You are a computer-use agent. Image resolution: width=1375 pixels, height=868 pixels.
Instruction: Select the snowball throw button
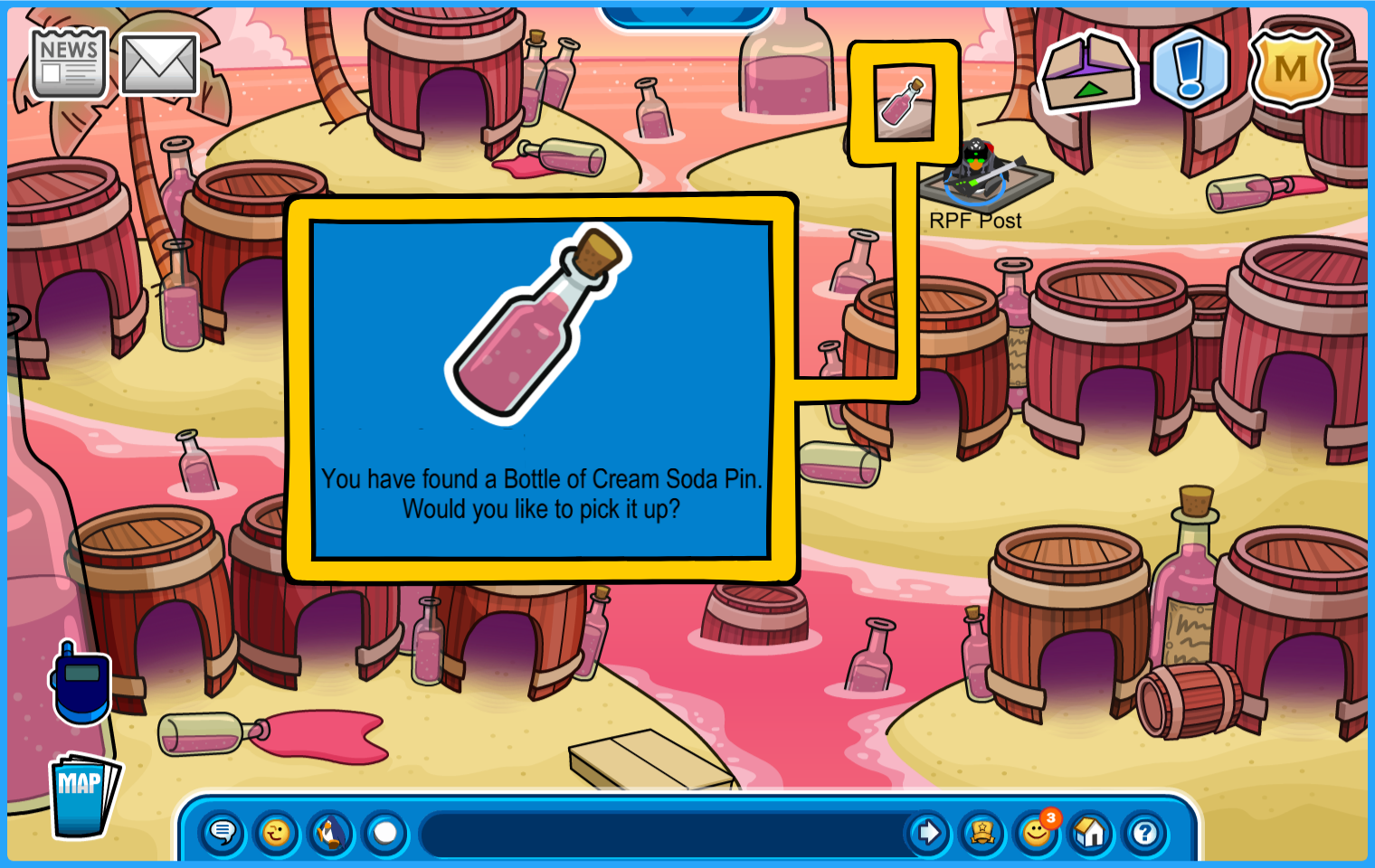click(385, 832)
